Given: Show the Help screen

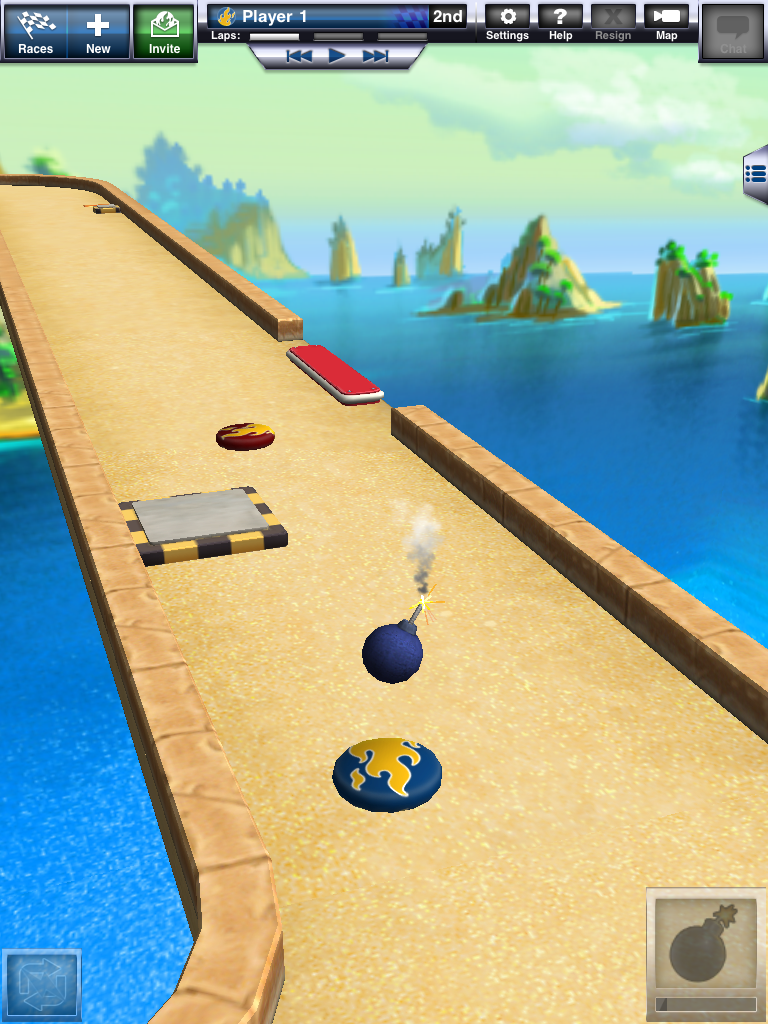Looking at the screenshot, I should 561,23.
